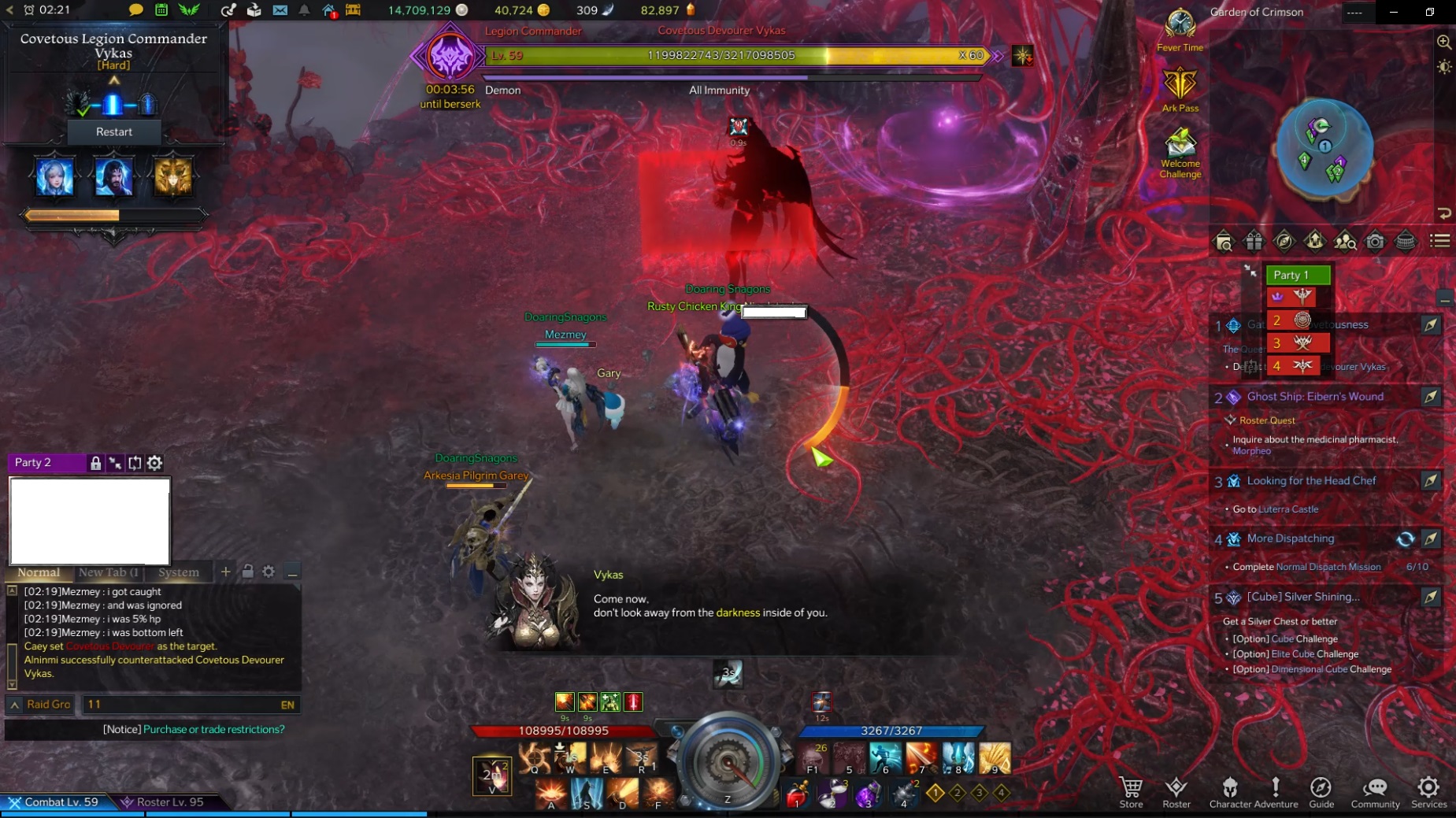Open the Proving Grounds arena icon
This screenshot has width=1456, height=818.
click(x=1403, y=242)
